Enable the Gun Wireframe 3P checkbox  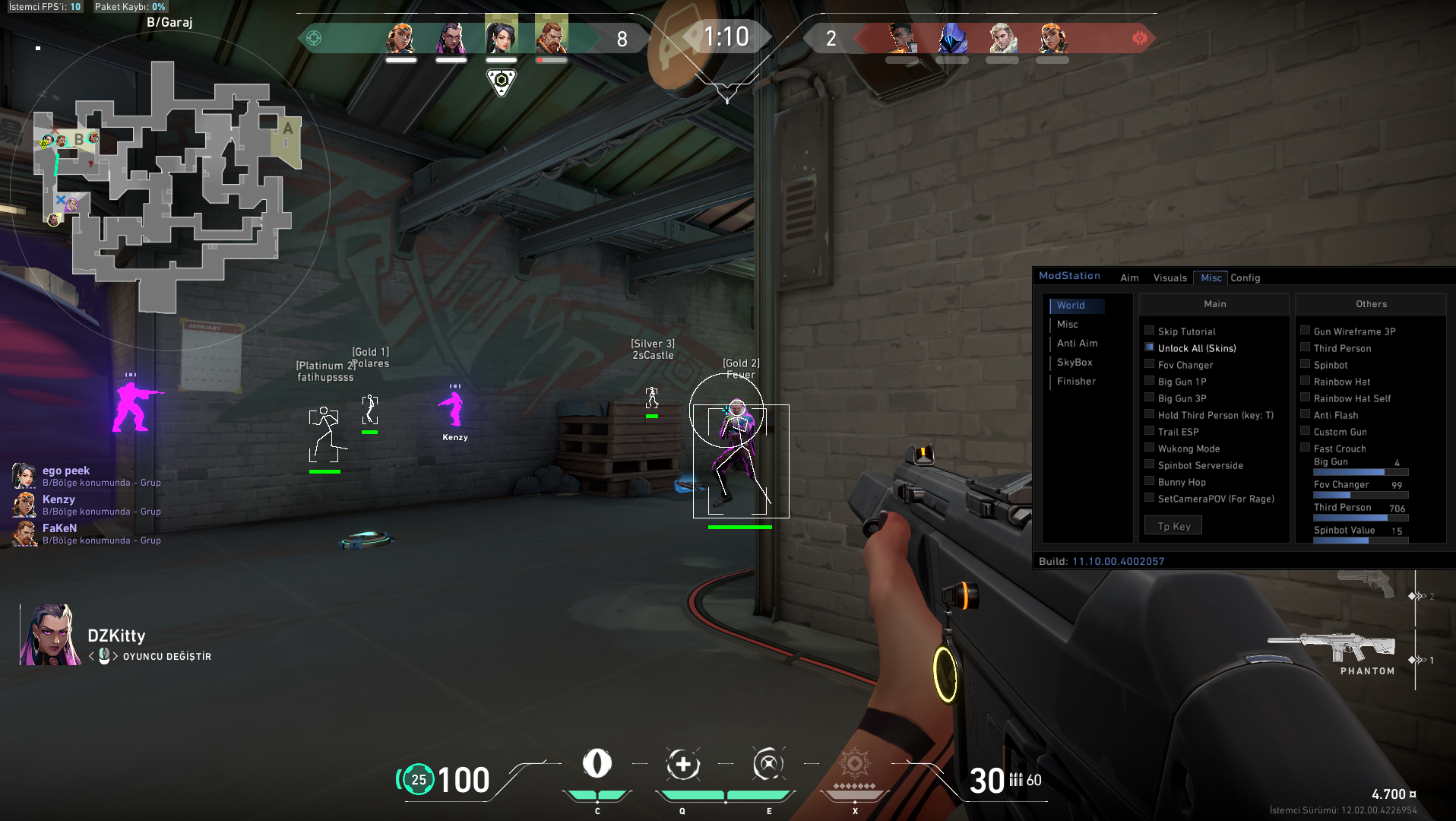(x=1306, y=331)
